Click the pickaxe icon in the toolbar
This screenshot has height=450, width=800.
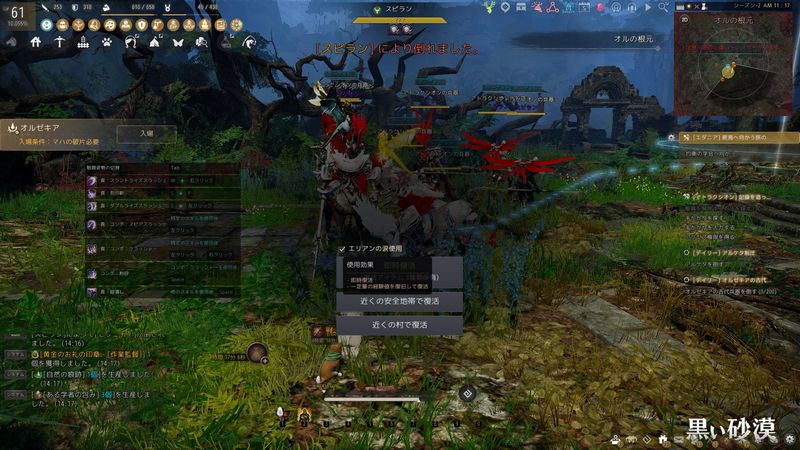click(x=60, y=43)
